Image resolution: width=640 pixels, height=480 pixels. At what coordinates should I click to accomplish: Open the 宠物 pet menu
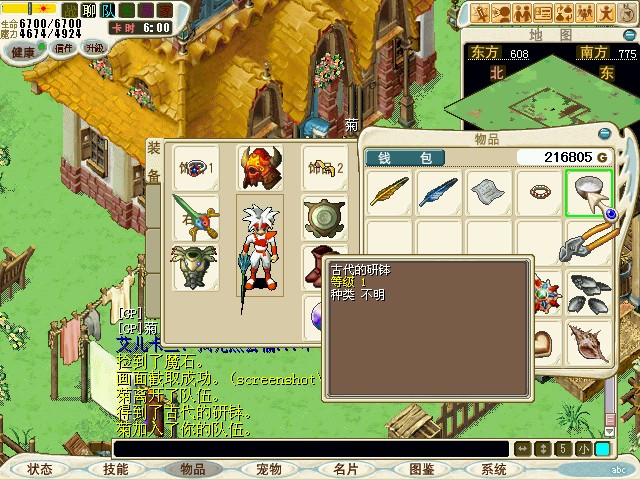point(268,468)
